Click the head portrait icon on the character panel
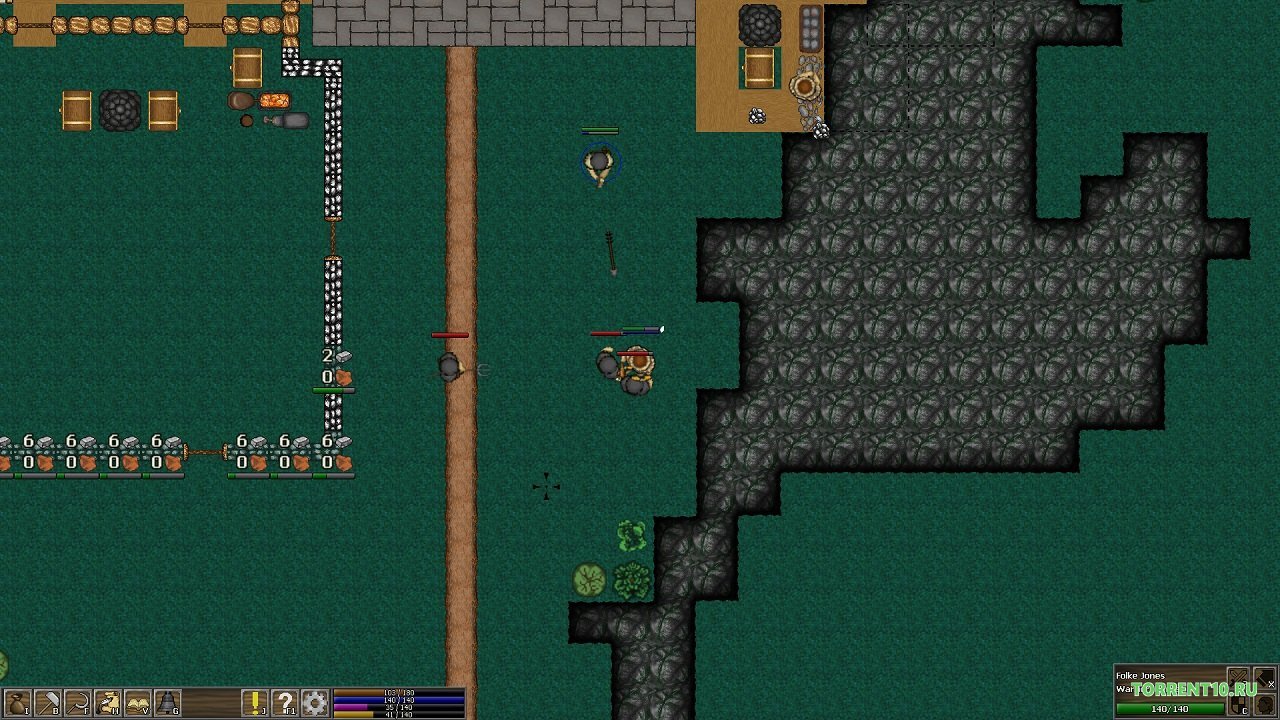Image resolution: width=1280 pixels, height=720 pixels. (1261, 706)
